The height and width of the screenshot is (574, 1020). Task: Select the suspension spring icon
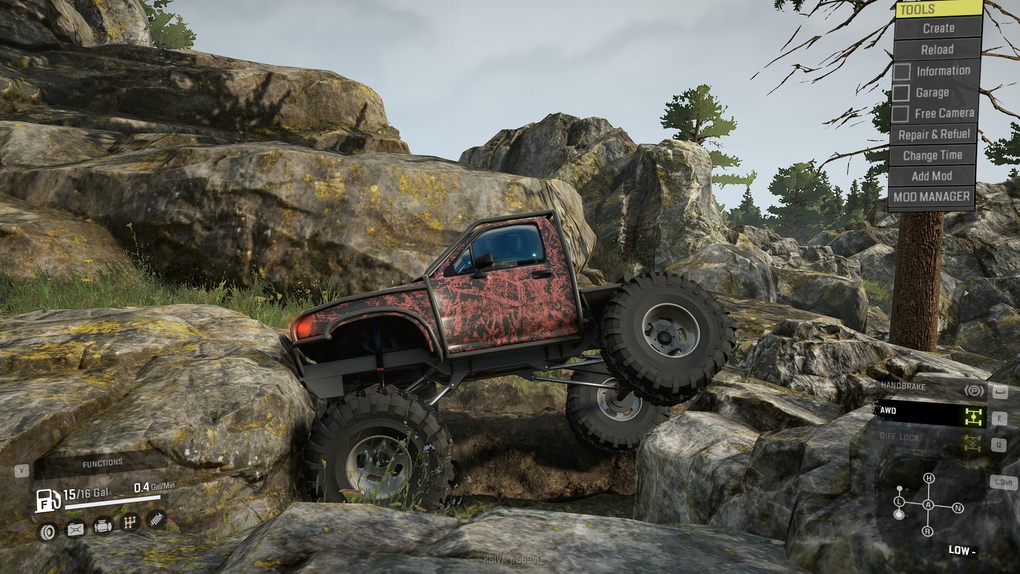pyautogui.click(x=157, y=520)
